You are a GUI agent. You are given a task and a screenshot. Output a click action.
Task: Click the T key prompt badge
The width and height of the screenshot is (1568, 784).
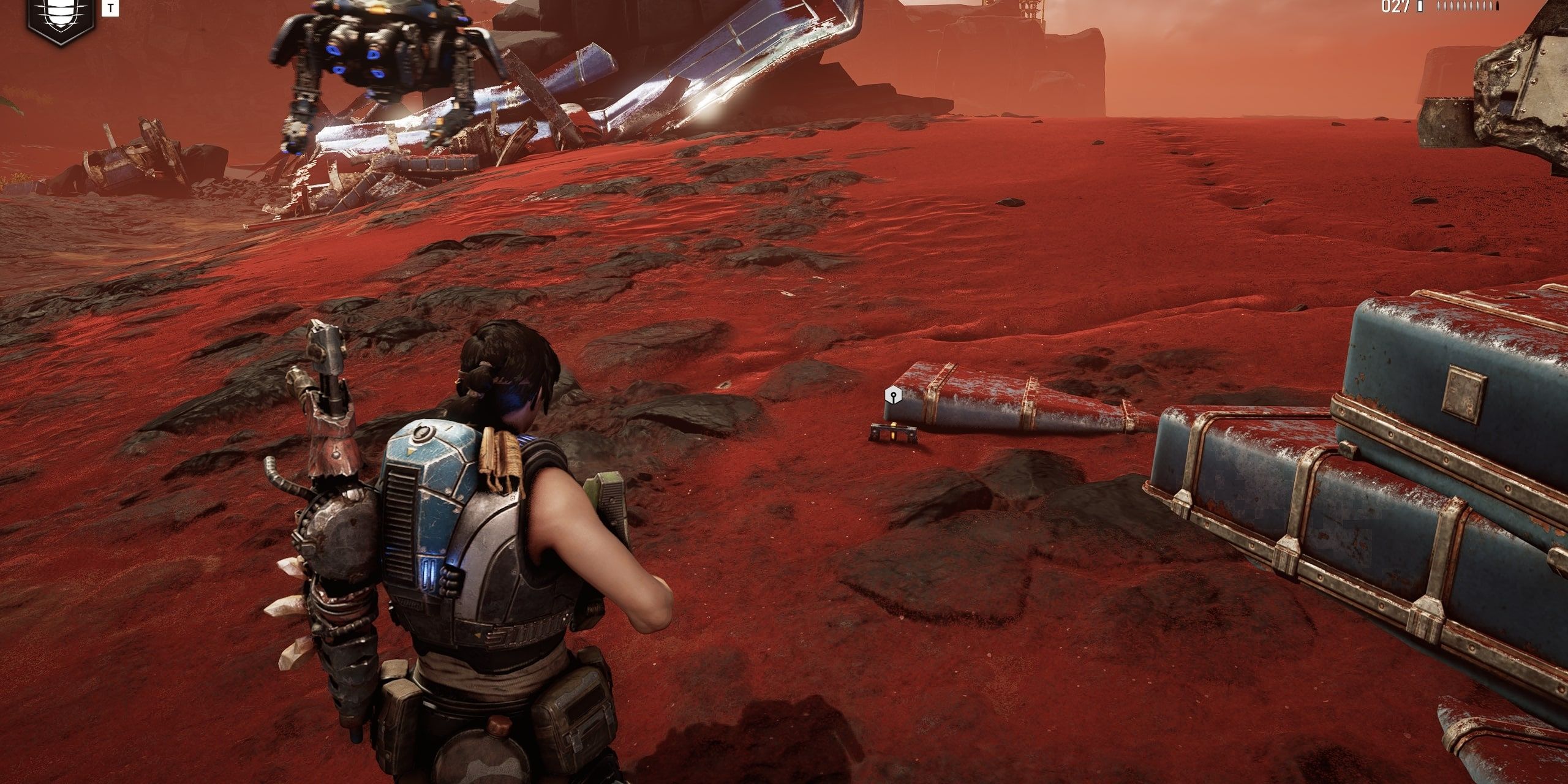click(x=110, y=8)
